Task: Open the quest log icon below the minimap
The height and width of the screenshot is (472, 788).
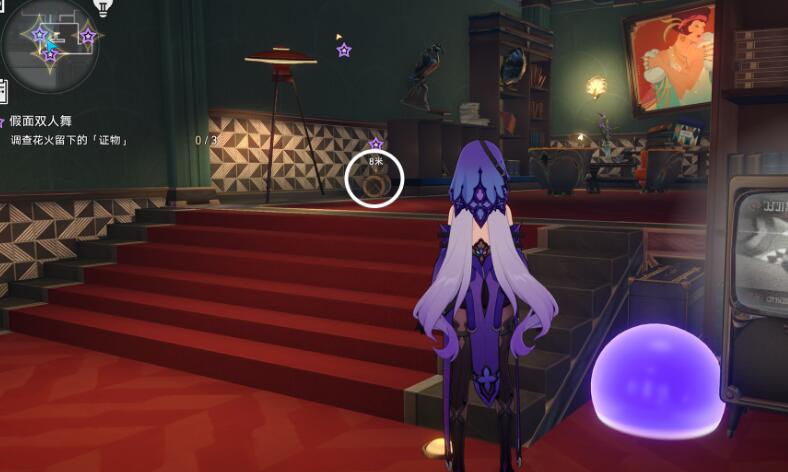Action: click(3, 91)
